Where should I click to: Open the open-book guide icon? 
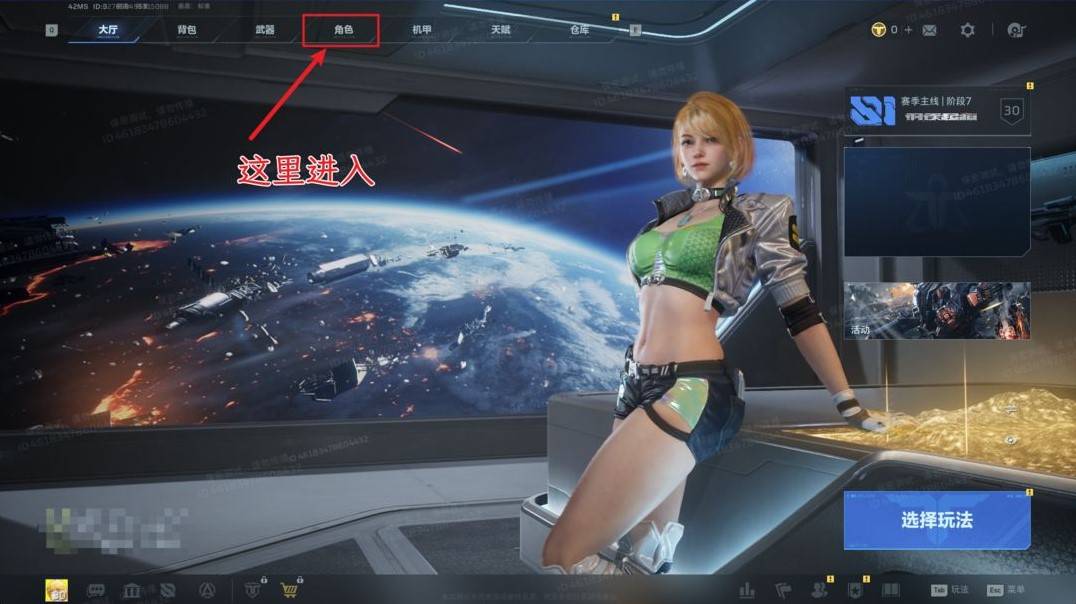(x=891, y=590)
